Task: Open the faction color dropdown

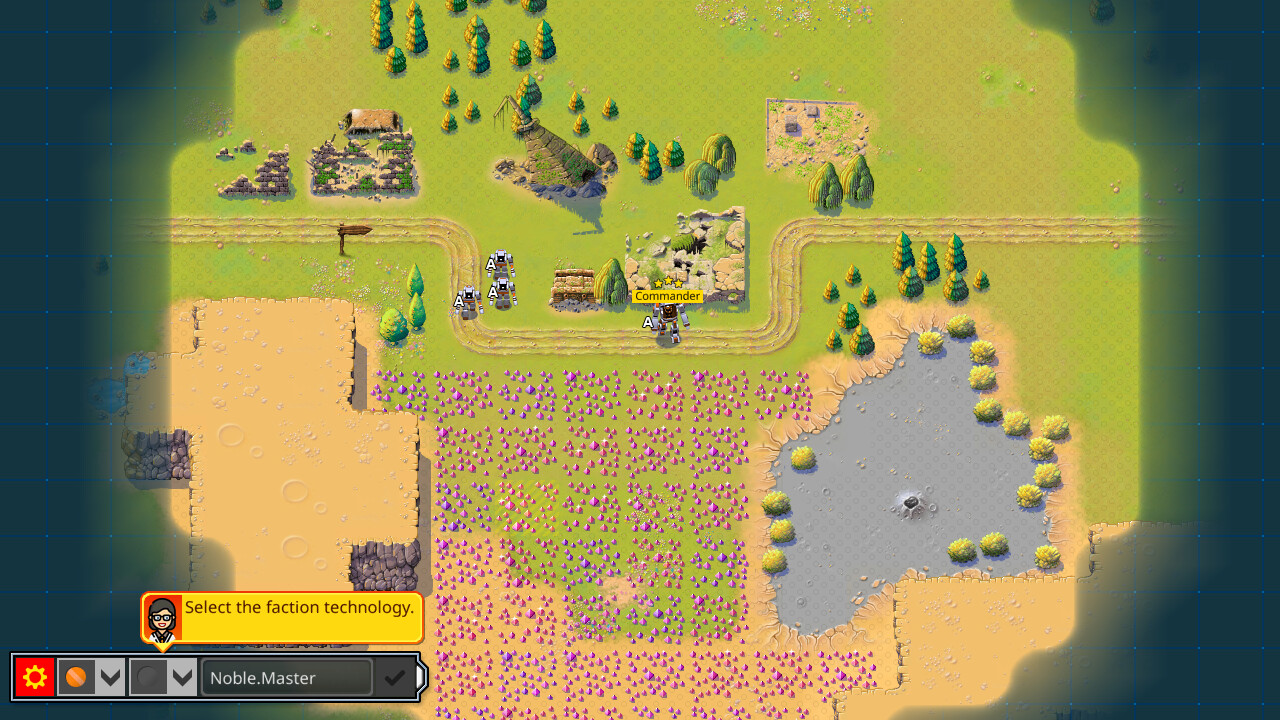Action: tap(110, 677)
